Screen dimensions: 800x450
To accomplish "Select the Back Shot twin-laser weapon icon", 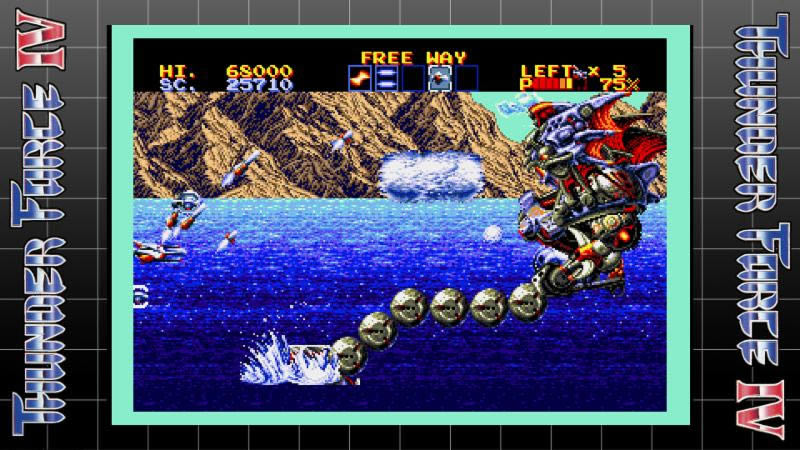I will click(385, 78).
